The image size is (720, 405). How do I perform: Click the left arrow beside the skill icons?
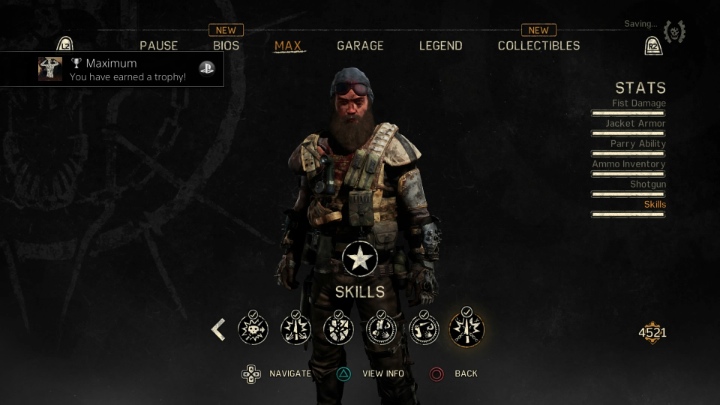tap(218, 329)
